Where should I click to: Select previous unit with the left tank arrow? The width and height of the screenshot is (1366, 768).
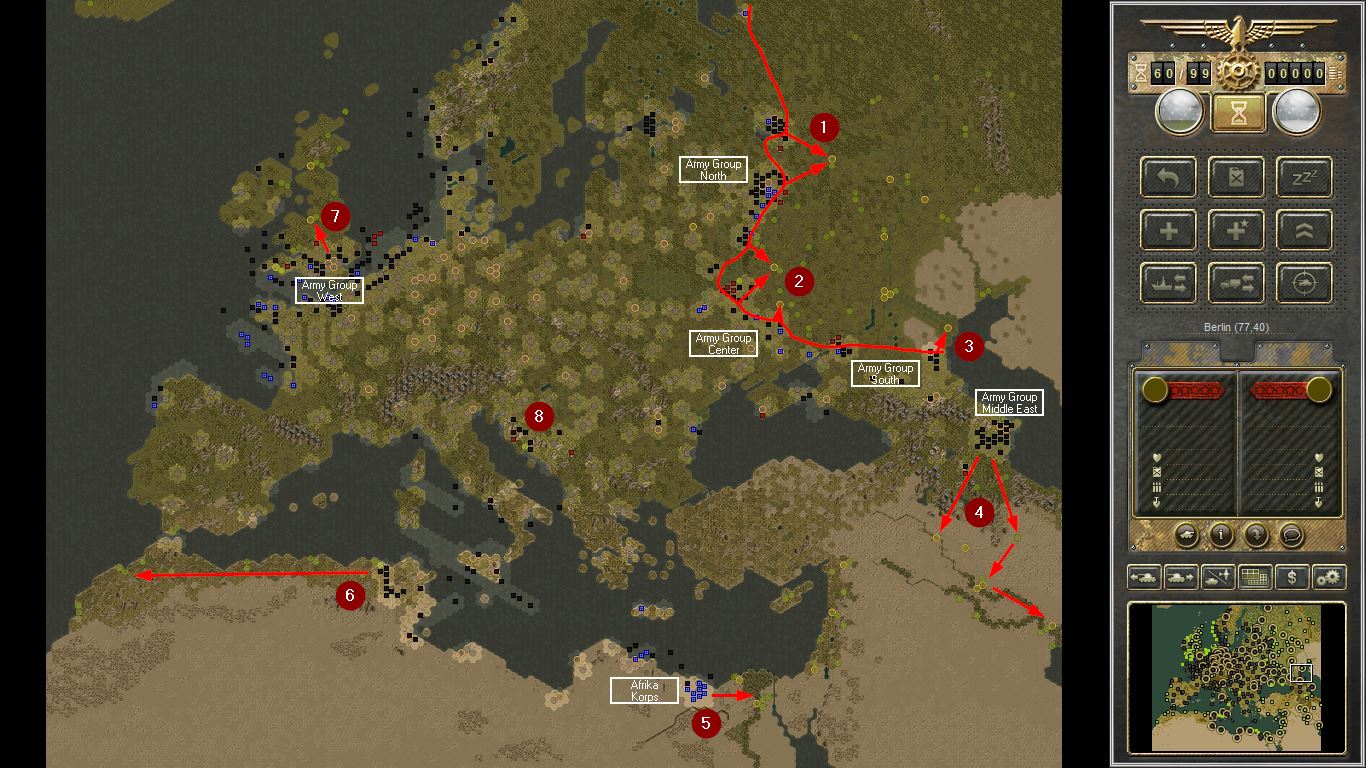(1145, 577)
